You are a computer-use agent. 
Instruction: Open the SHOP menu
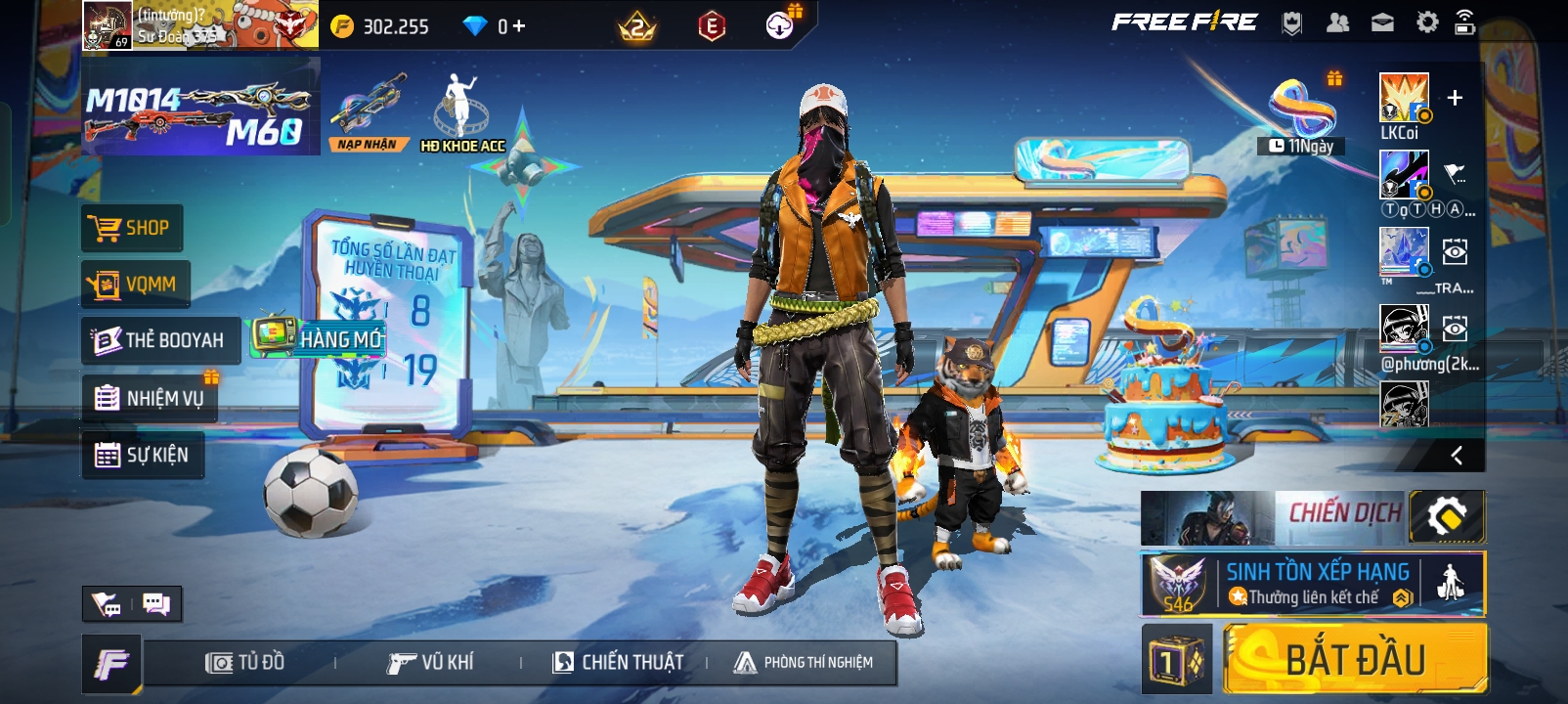pyautogui.click(x=131, y=229)
